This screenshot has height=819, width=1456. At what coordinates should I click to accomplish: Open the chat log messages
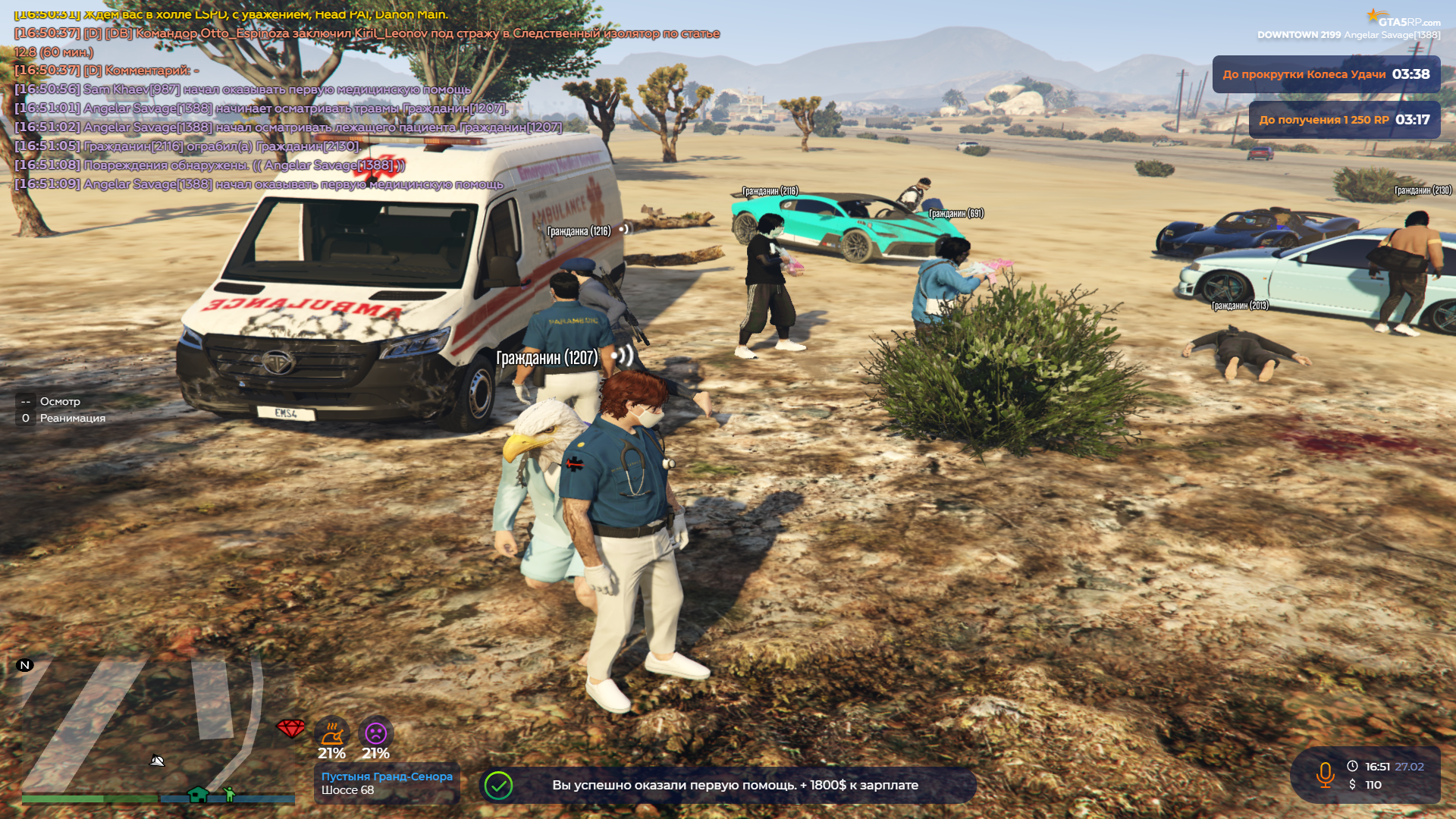pyautogui.click(x=303, y=106)
